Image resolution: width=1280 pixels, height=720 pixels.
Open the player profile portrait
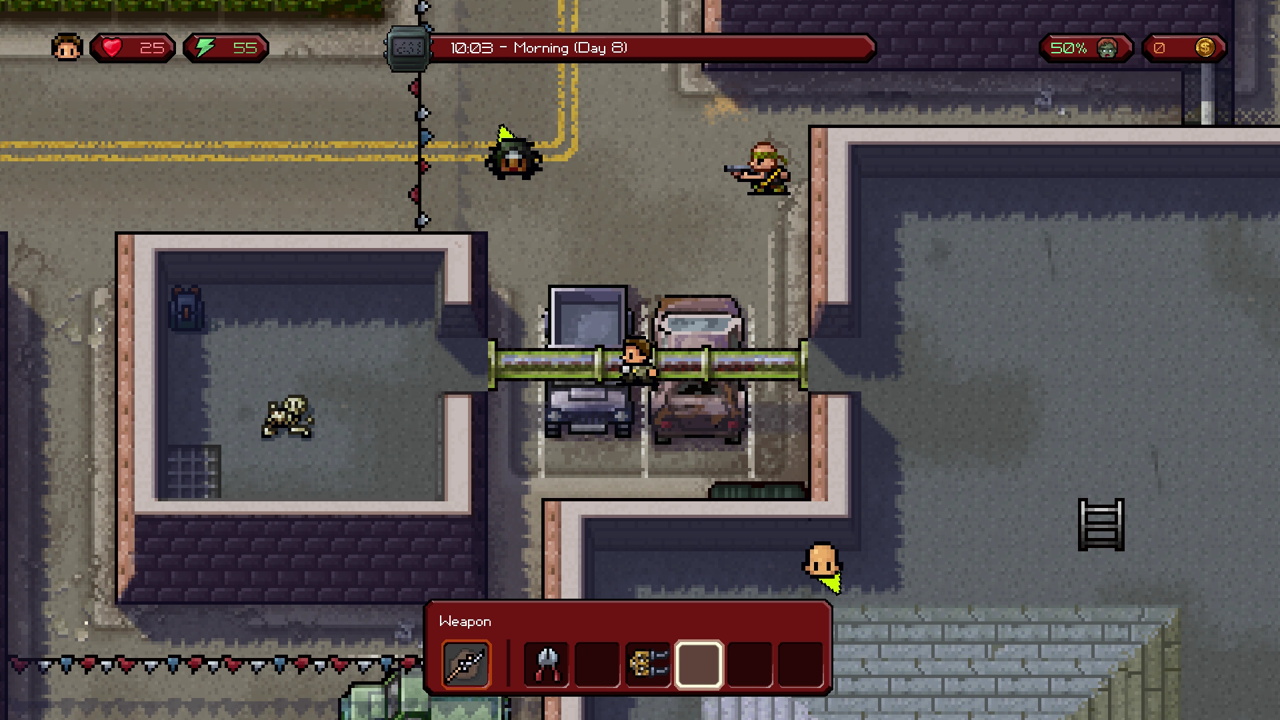[x=67, y=48]
